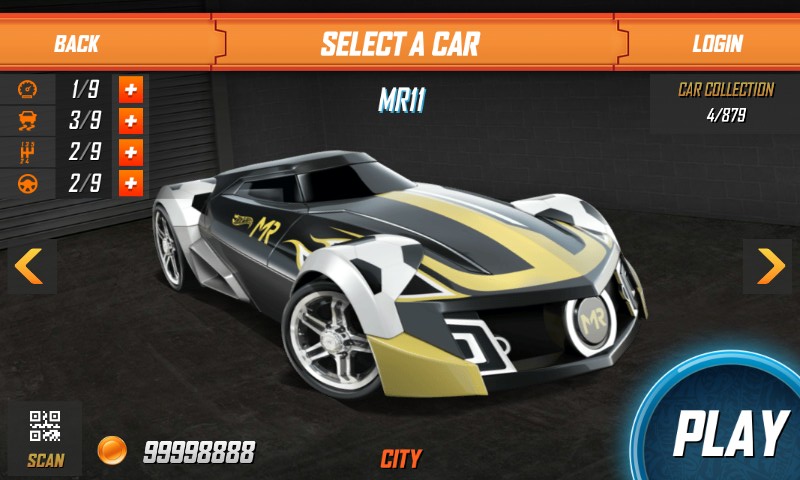Viewport: 800px width, 480px height.
Task: Start racing with the PLAY button
Action: pyautogui.click(x=730, y=432)
